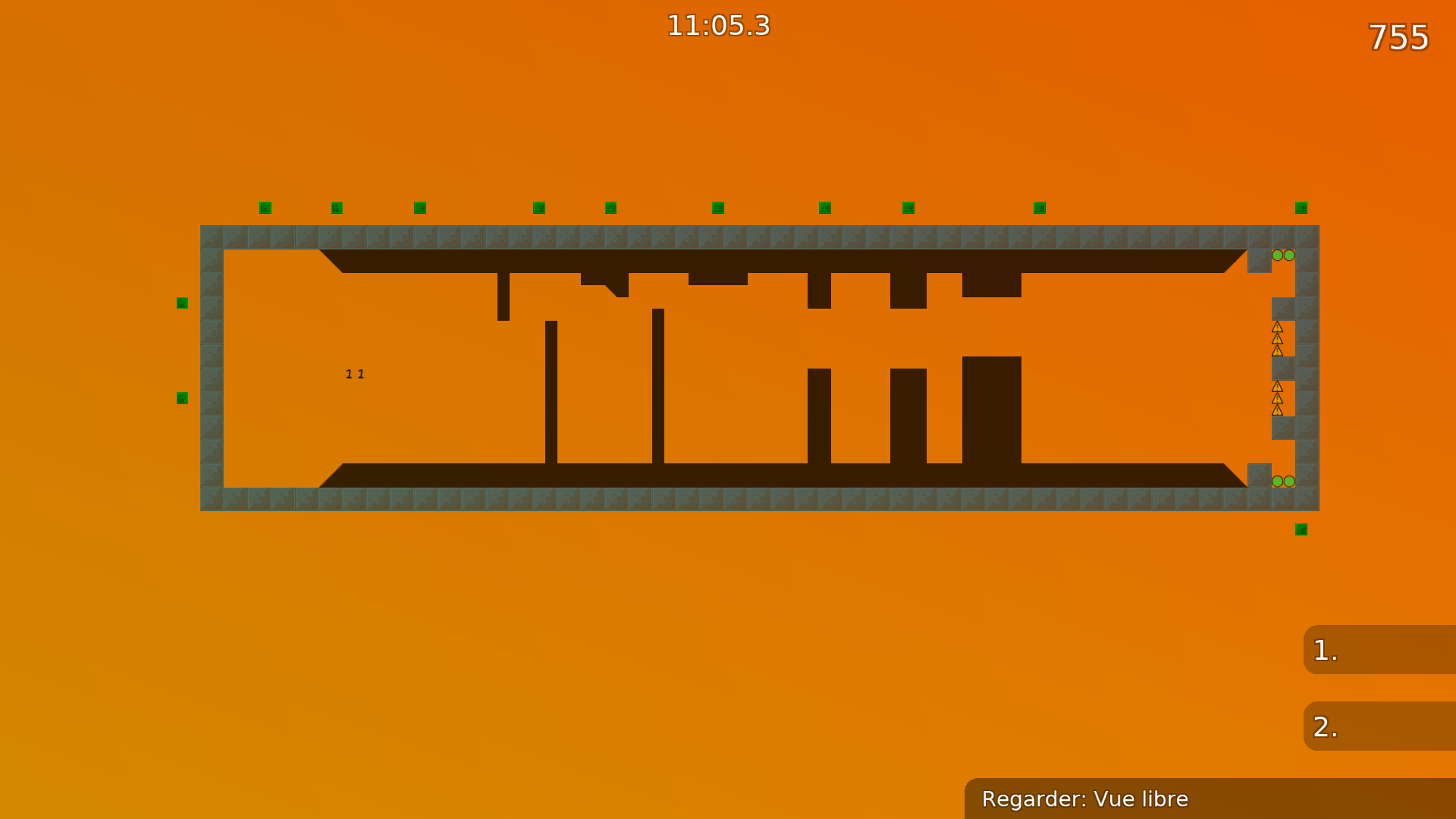Select the topmost yellow triangle marker

[1277, 326]
